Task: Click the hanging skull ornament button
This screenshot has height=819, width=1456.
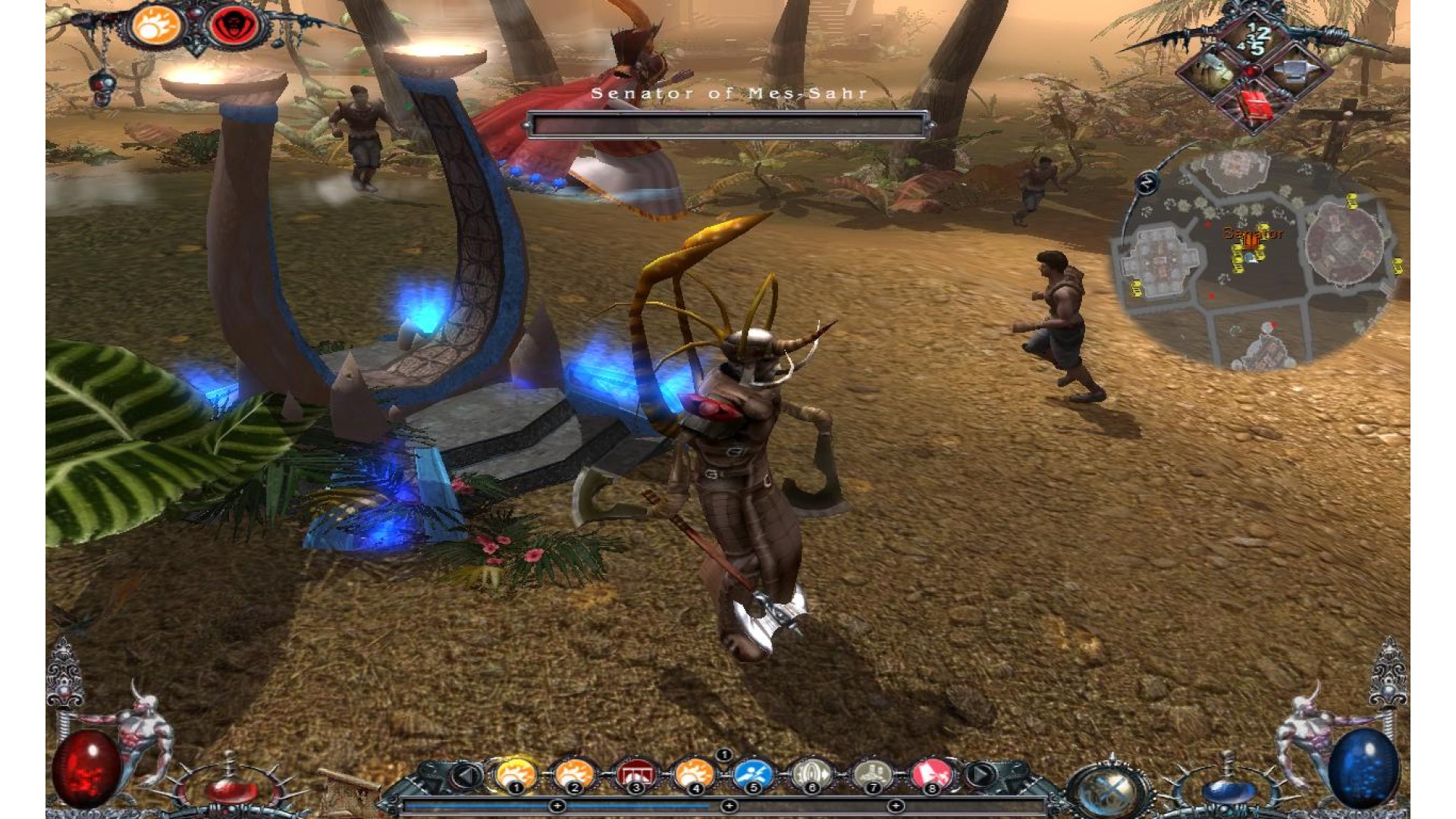Action: (x=102, y=82)
